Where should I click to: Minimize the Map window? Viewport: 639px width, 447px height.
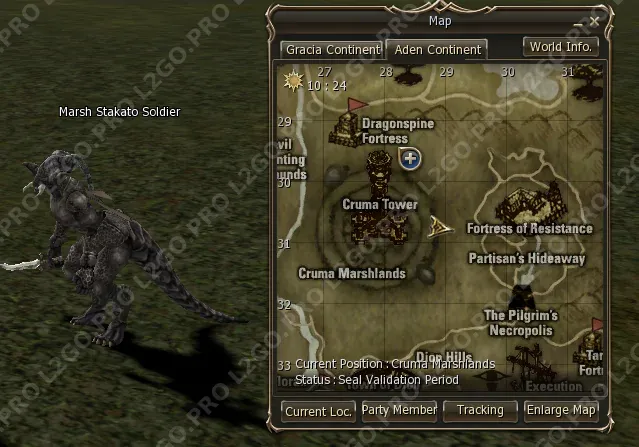point(576,20)
